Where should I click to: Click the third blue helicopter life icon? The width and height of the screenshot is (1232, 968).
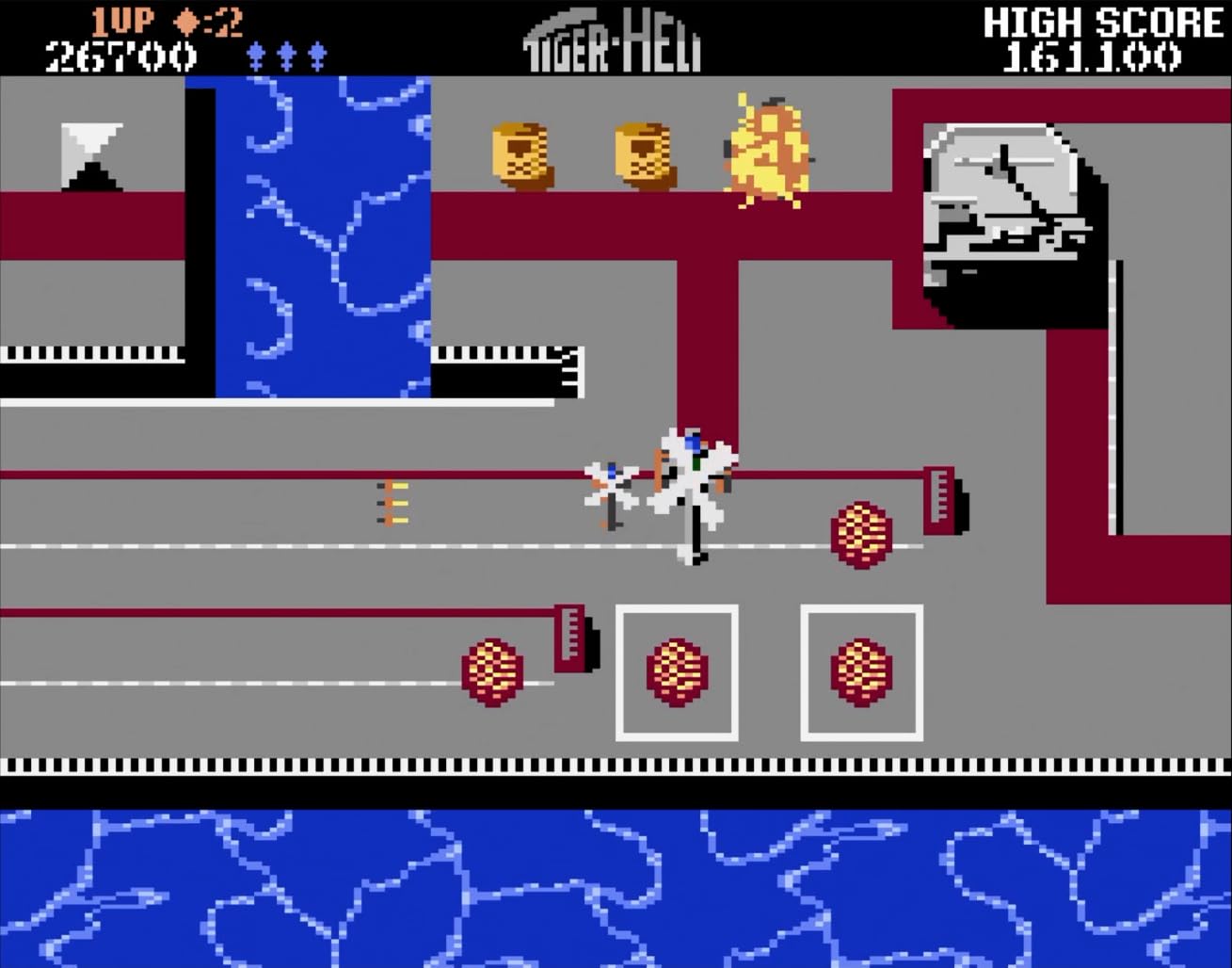coord(317,52)
